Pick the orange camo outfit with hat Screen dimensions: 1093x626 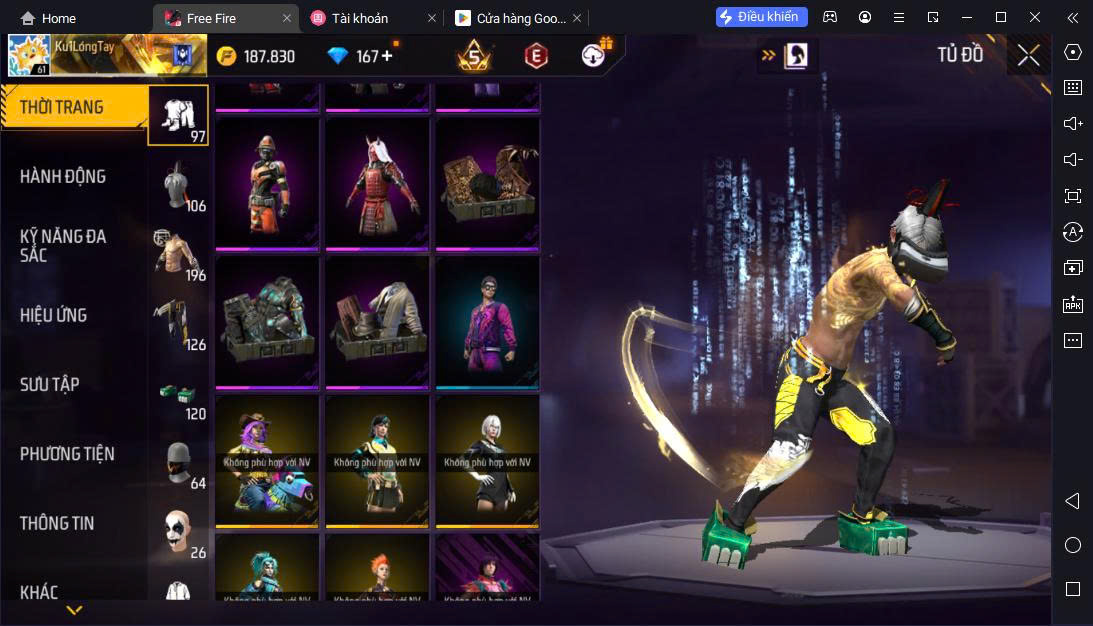[267, 183]
